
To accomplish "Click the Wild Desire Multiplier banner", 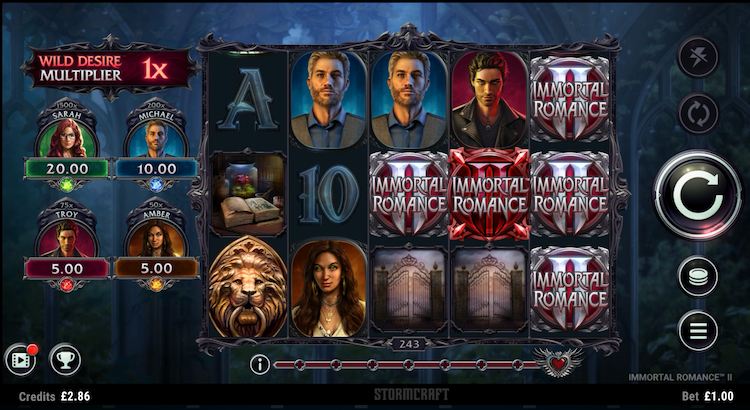I will (109, 69).
